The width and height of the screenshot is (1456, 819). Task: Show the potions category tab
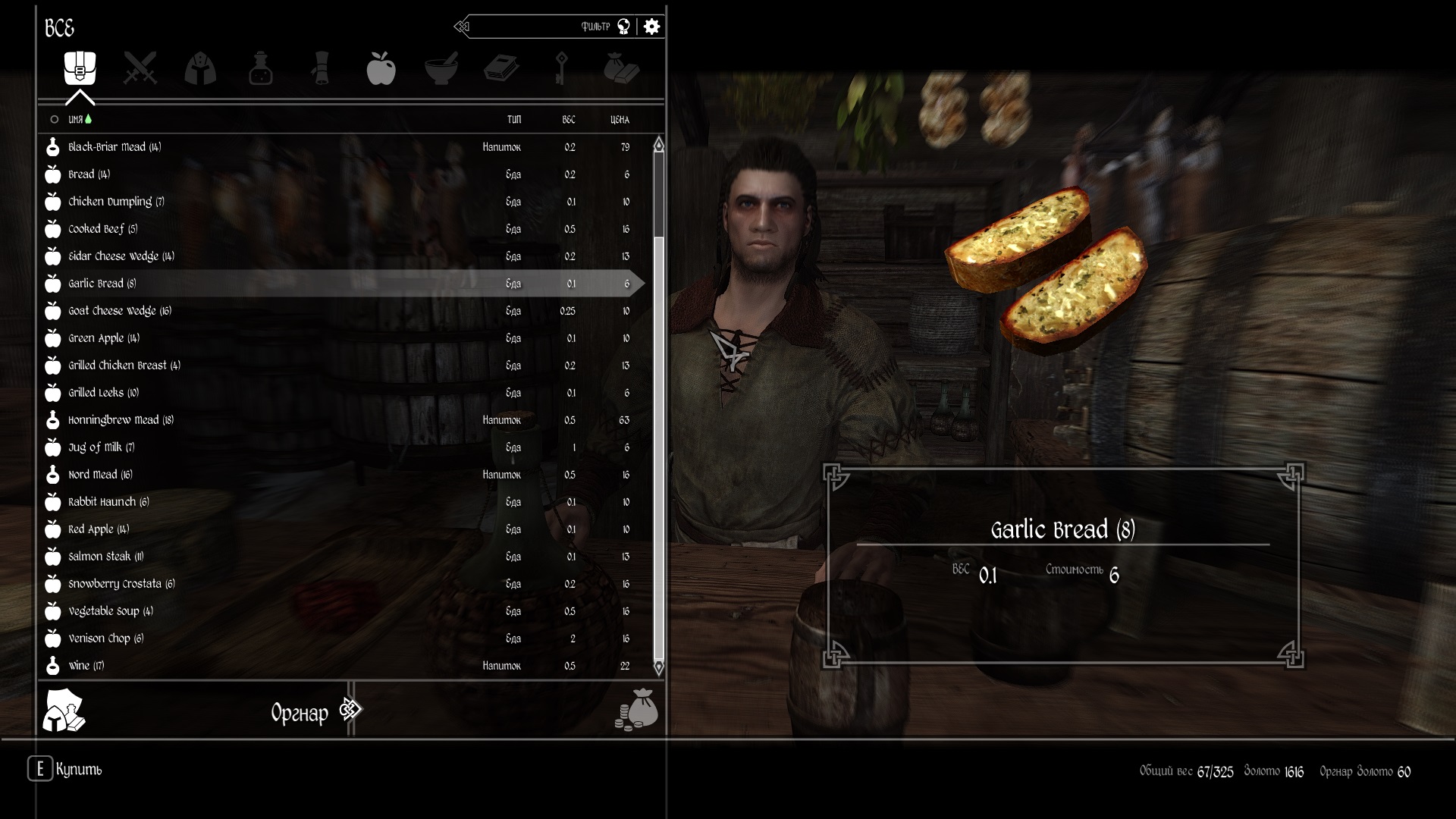[x=260, y=68]
